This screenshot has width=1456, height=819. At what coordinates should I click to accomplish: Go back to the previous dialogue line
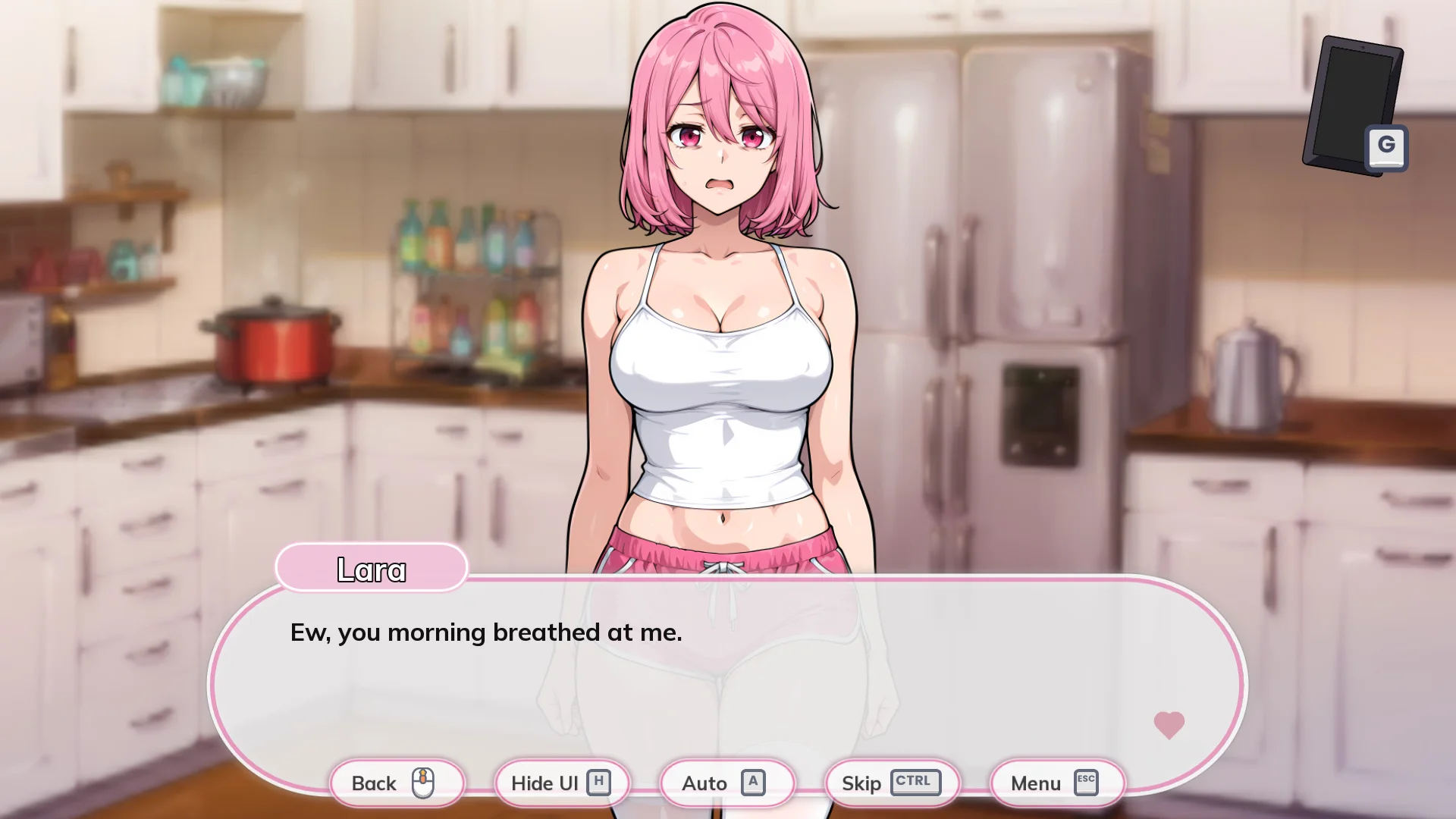click(397, 783)
